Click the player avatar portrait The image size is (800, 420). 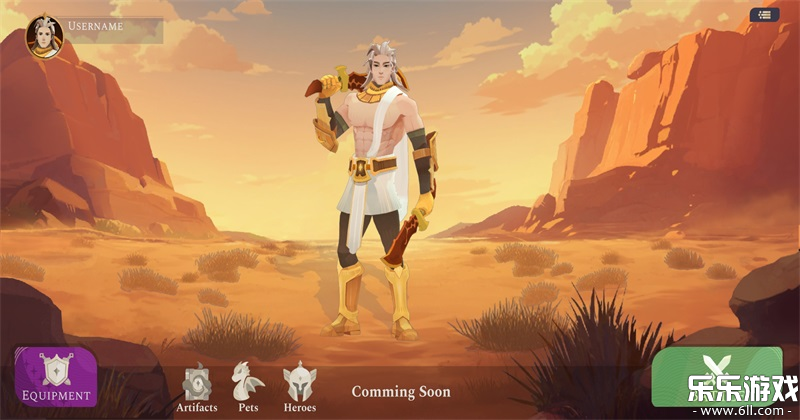(44, 35)
